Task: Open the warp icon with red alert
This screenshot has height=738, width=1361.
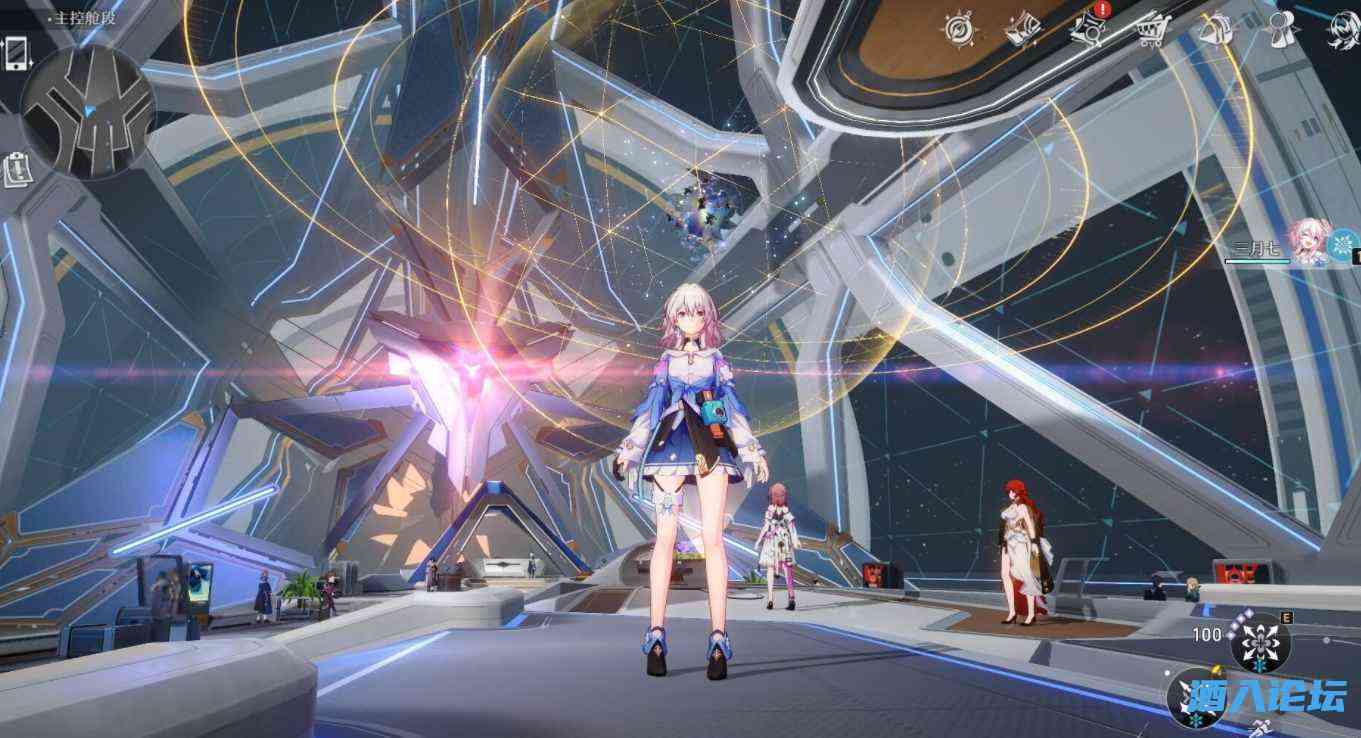Action: pyautogui.click(x=1089, y=29)
